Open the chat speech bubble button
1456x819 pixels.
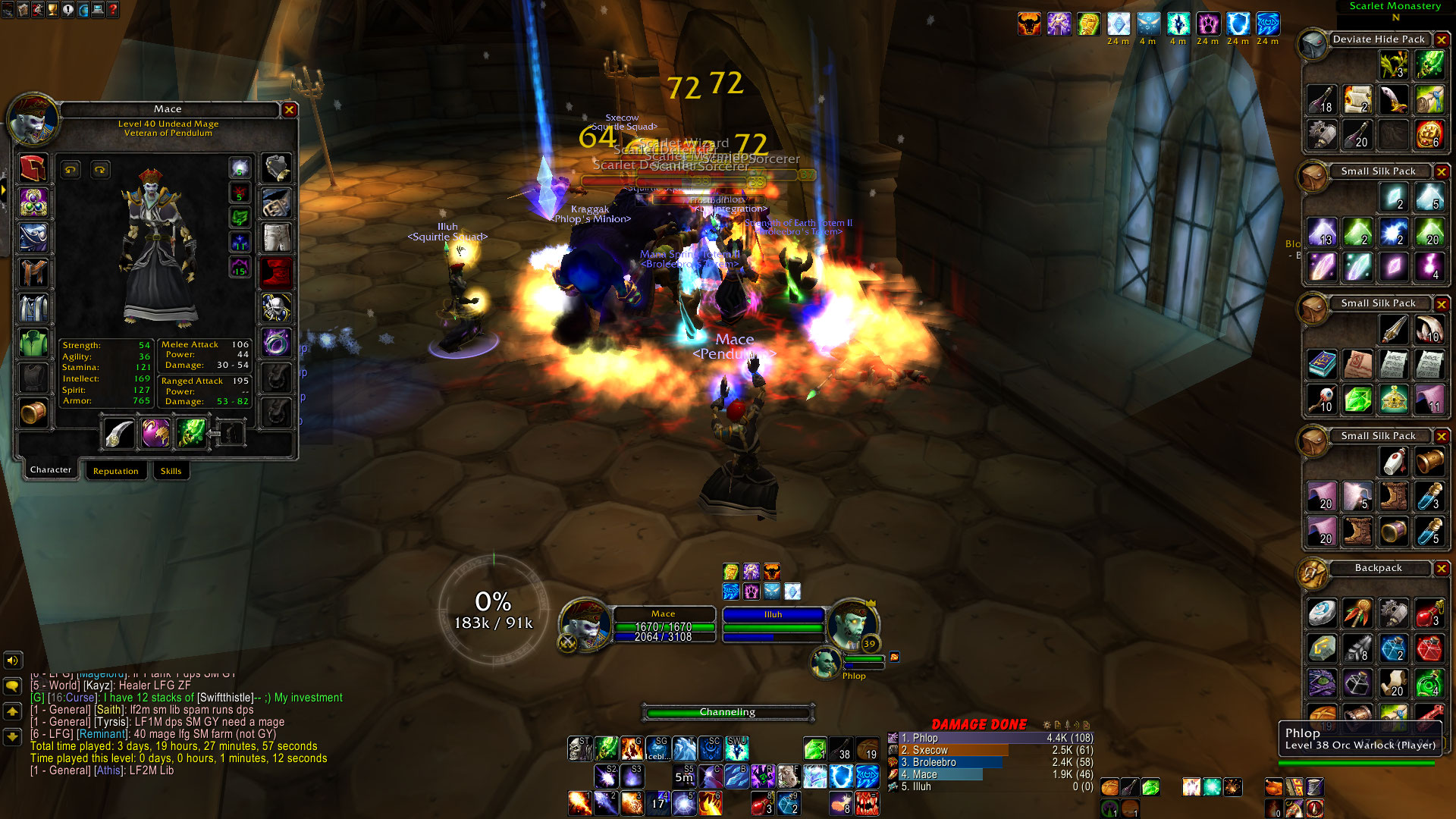click(13, 686)
